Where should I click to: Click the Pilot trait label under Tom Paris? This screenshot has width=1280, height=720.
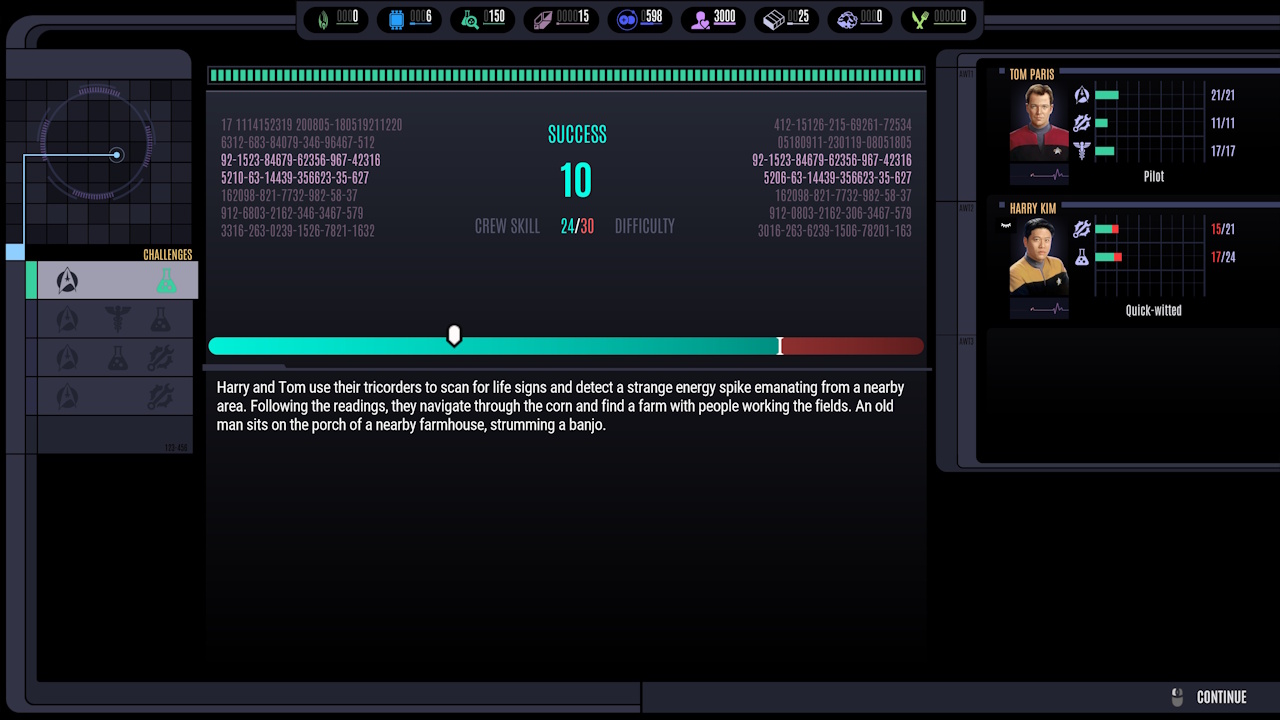click(1154, 176)
